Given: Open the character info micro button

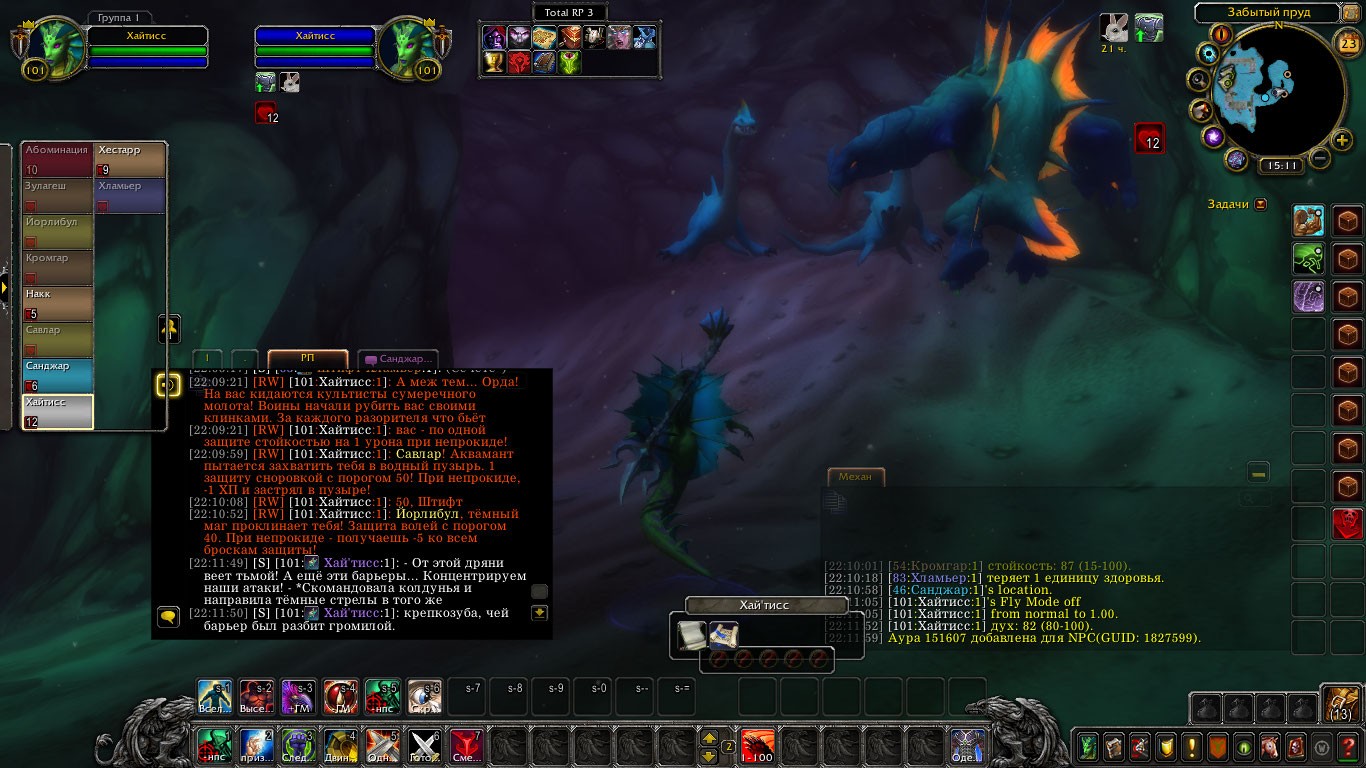Looking at the screenshot, I should point(1087,747).
